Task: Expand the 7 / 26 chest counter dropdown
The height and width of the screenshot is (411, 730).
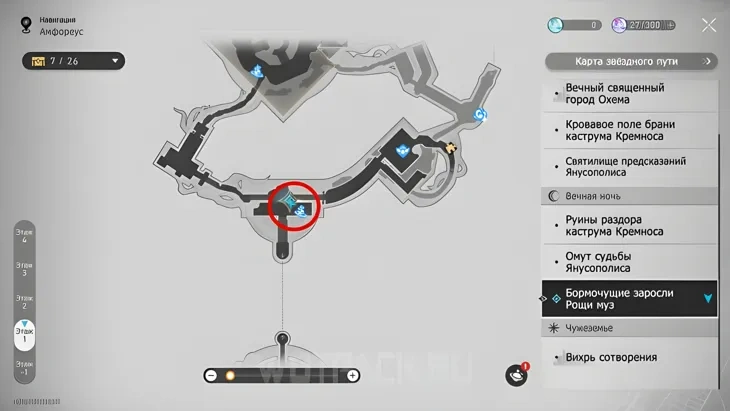Action: point(116,61)
